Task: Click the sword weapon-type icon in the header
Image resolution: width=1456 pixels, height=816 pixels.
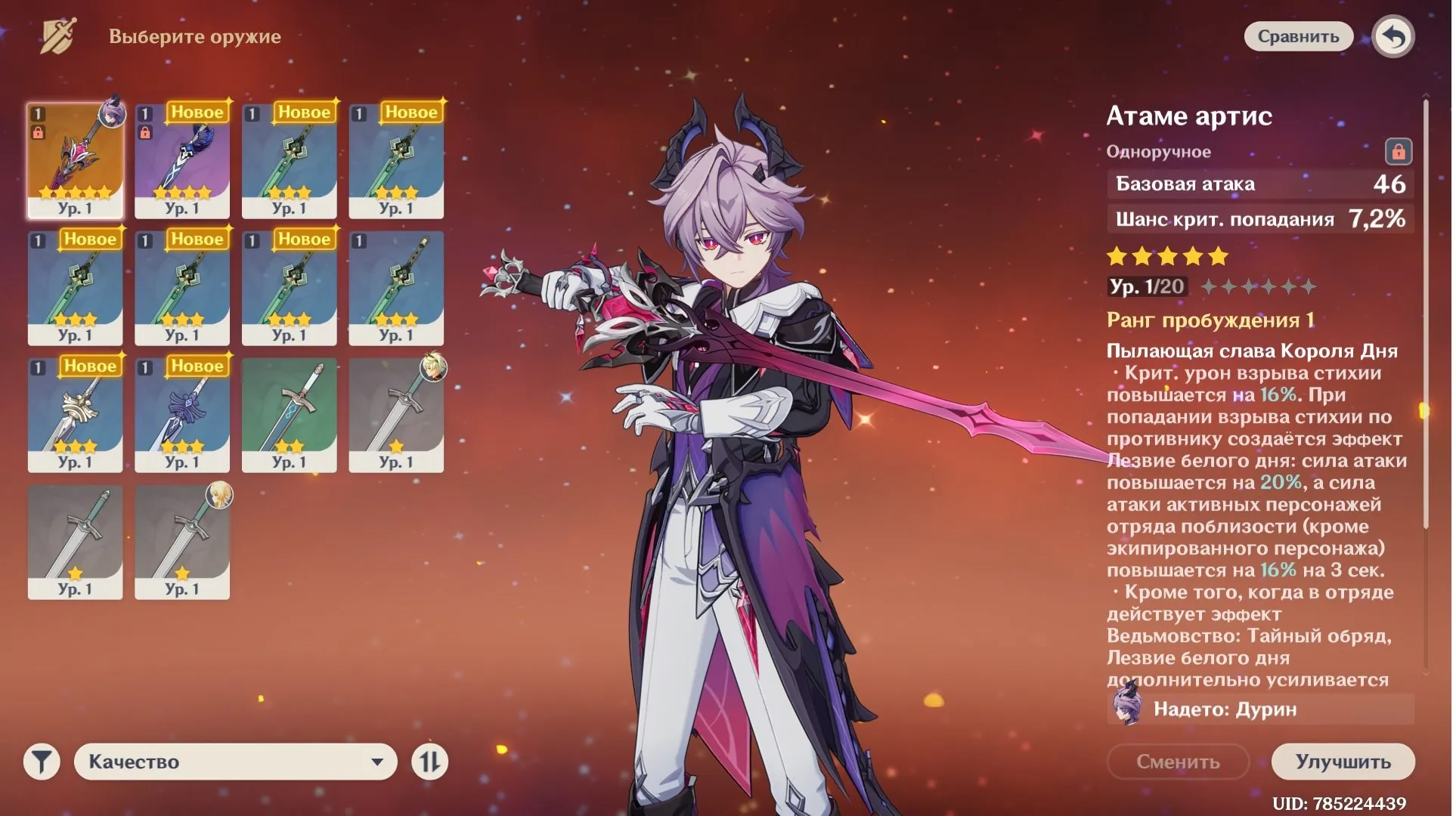Action: pyautogui.click(x=56, y=36)
